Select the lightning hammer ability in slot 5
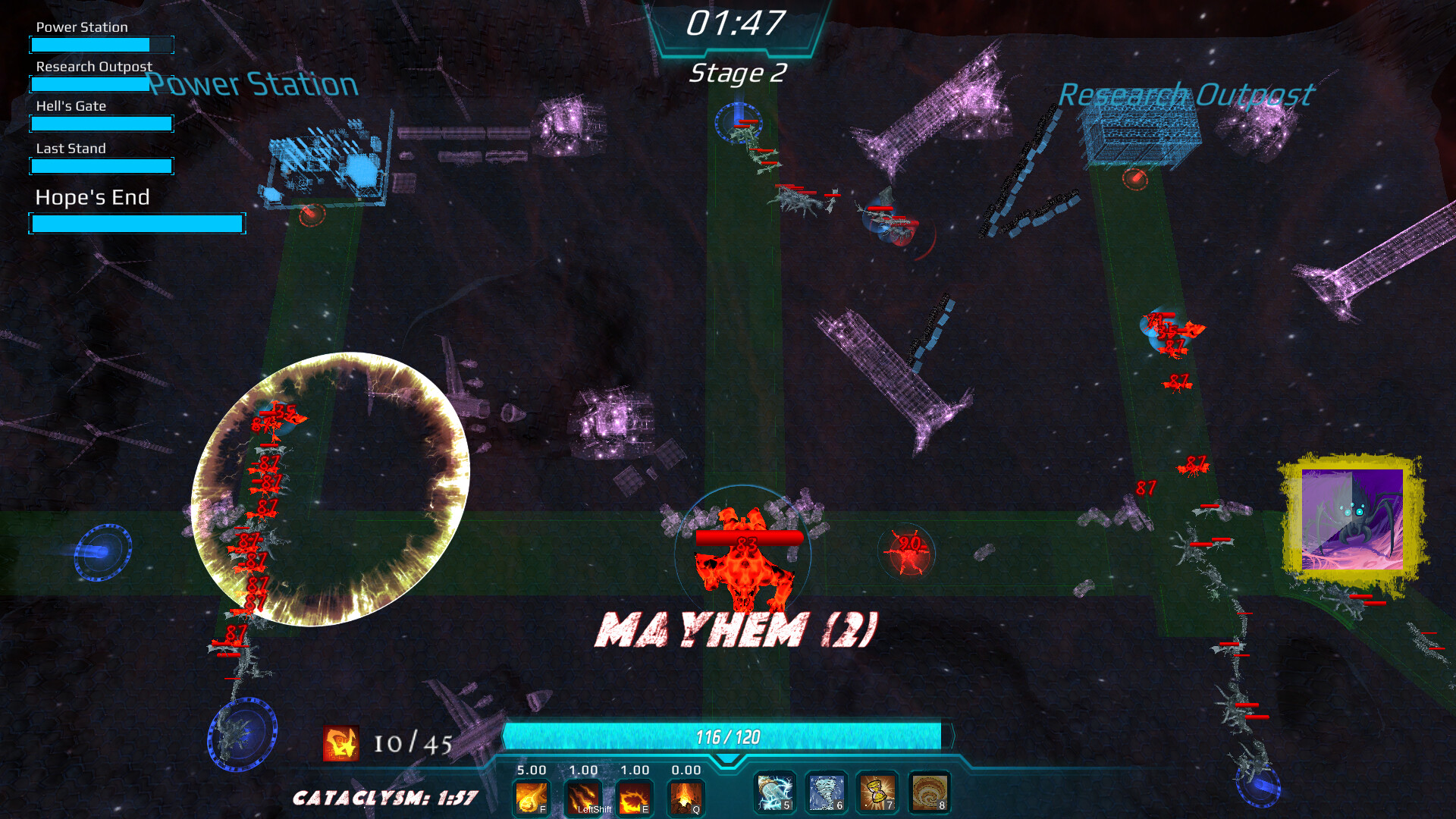Viewport: 1456px width, 819px height. coord(773,793)
